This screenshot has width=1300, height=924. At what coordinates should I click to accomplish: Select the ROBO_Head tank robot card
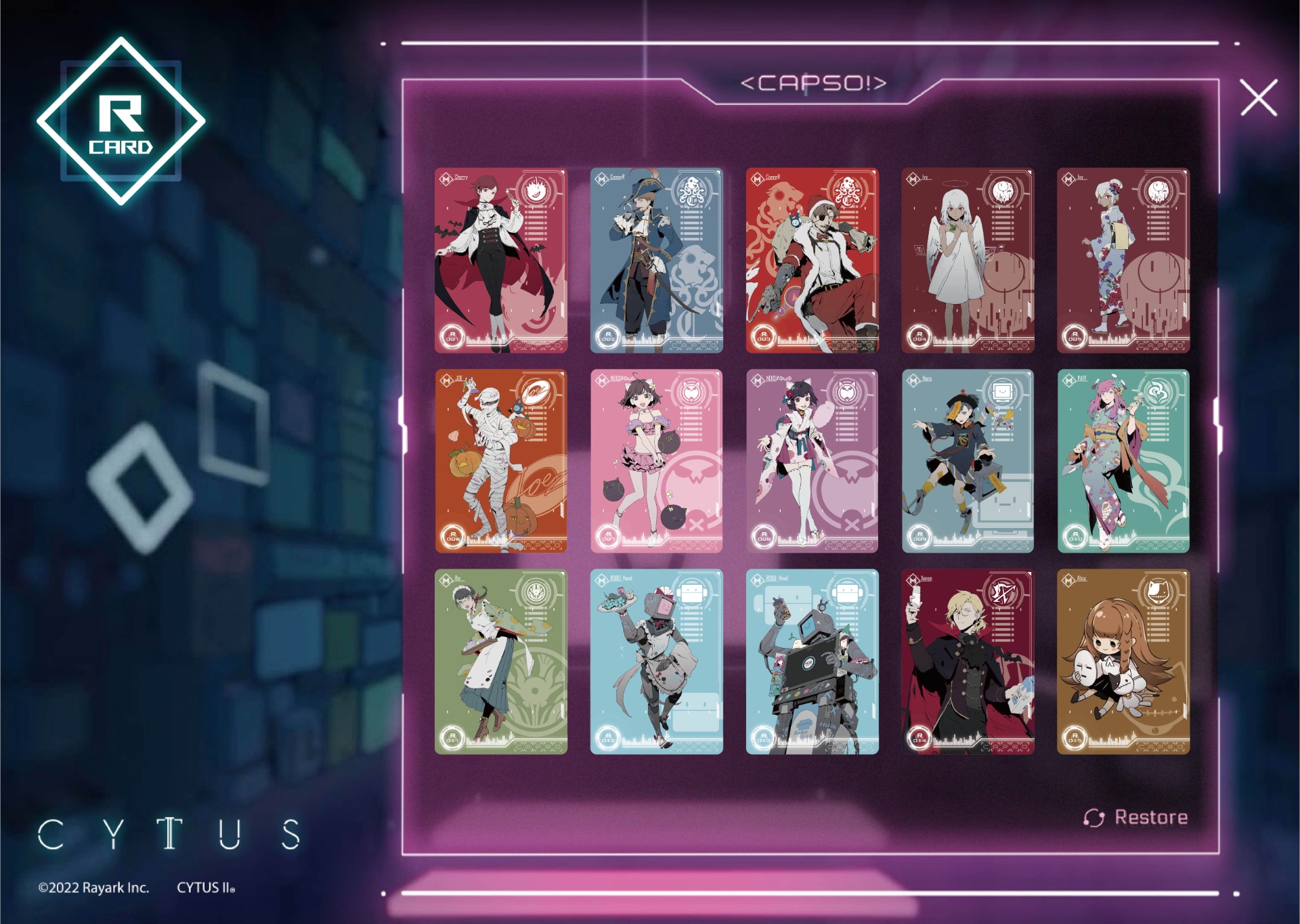click(x=812, y=661)
